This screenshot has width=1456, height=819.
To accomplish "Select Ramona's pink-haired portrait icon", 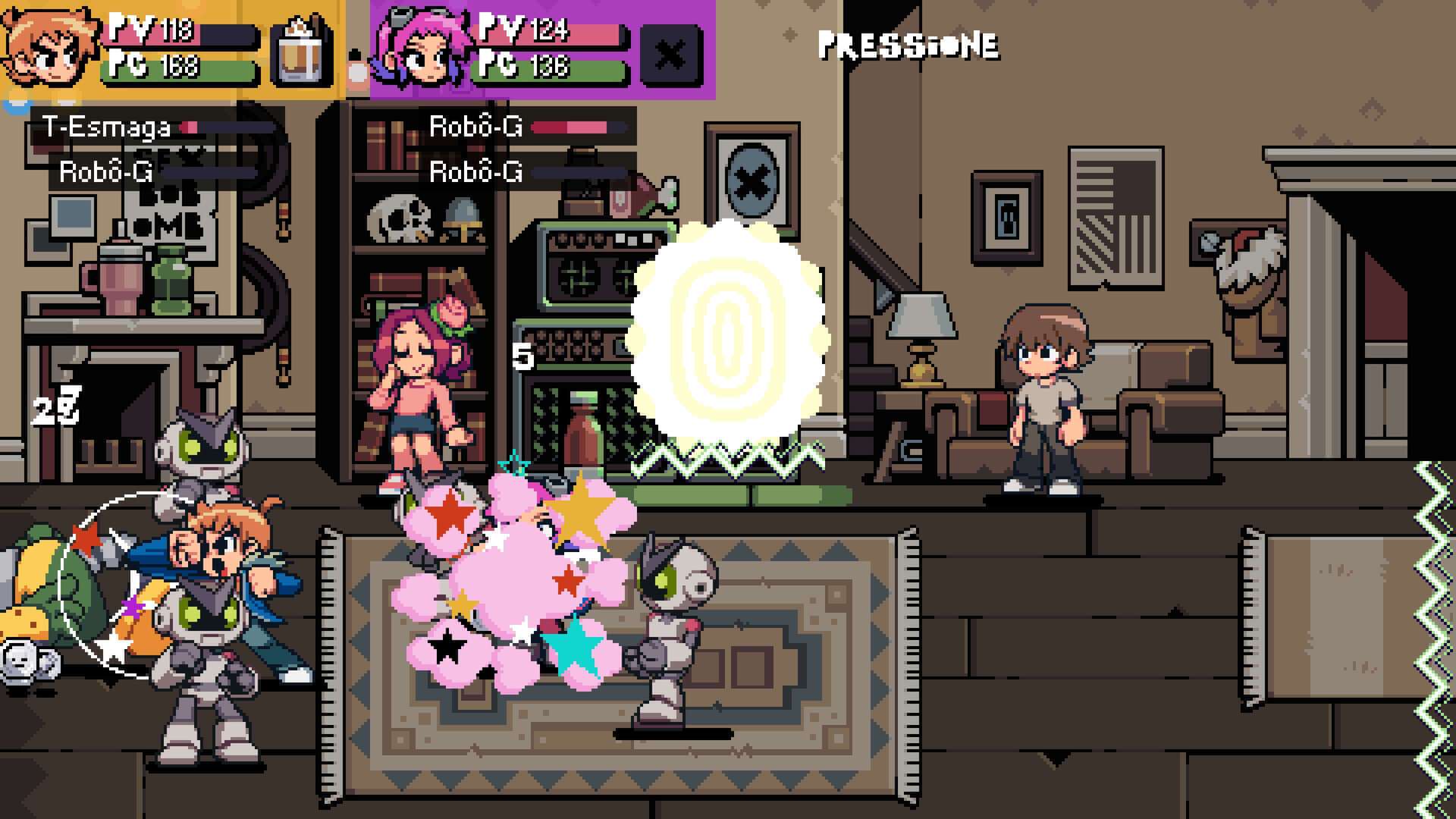I will coord(421,45).
